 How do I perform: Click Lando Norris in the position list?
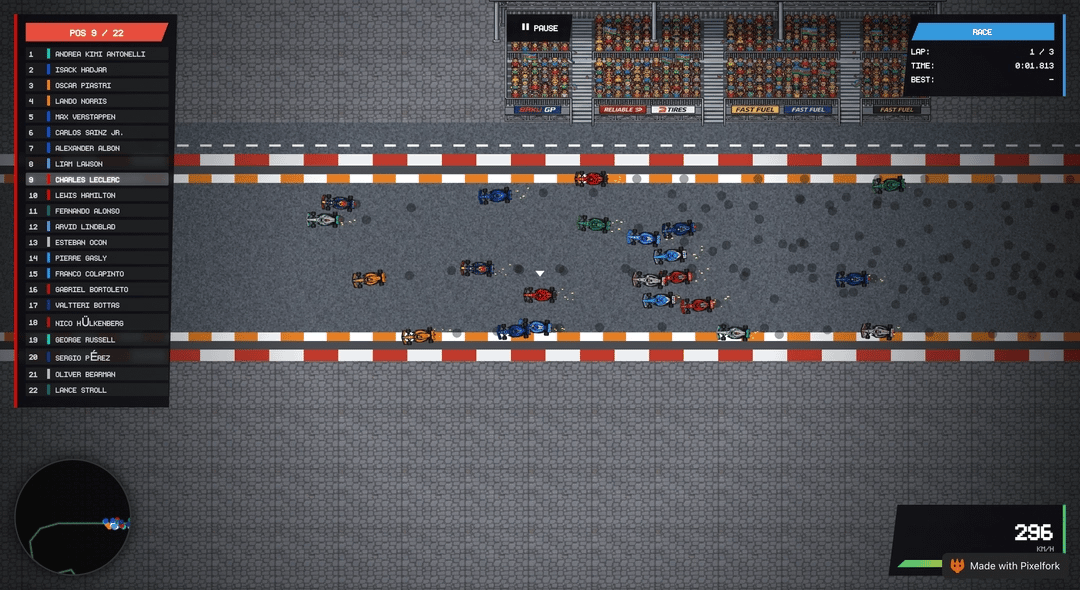[98, 101]
